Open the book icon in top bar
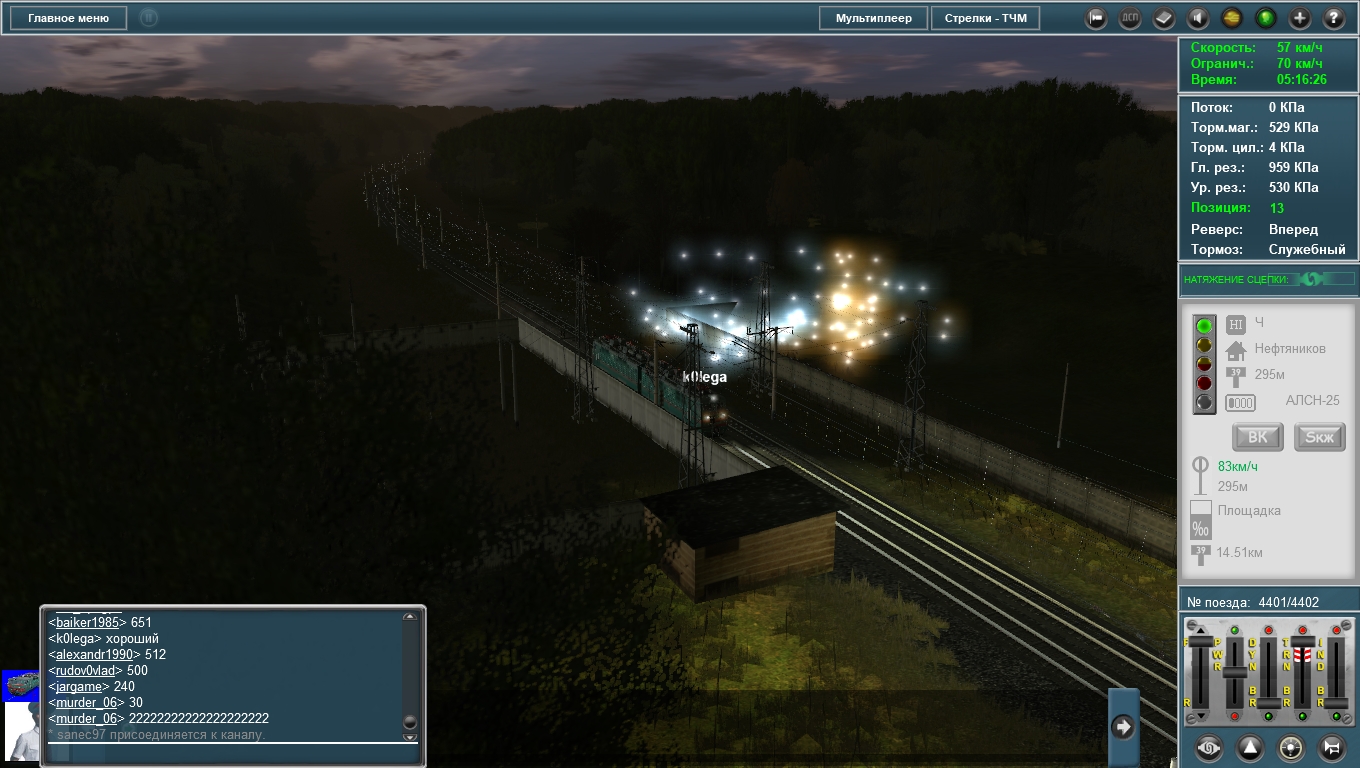Viewport: 1360px width, 768px height. click(x=1163, y=18)
